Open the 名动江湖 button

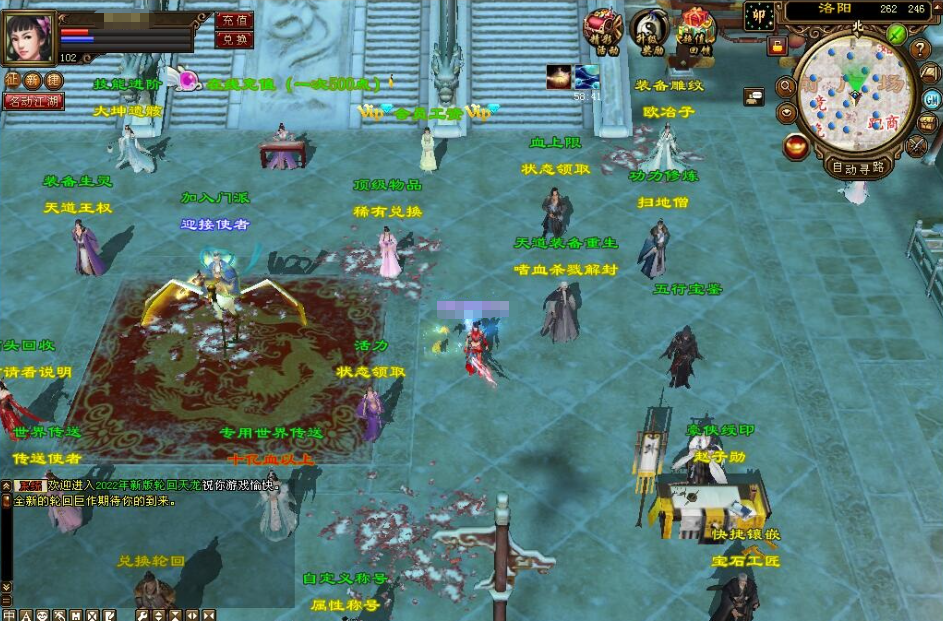point(33,101)
